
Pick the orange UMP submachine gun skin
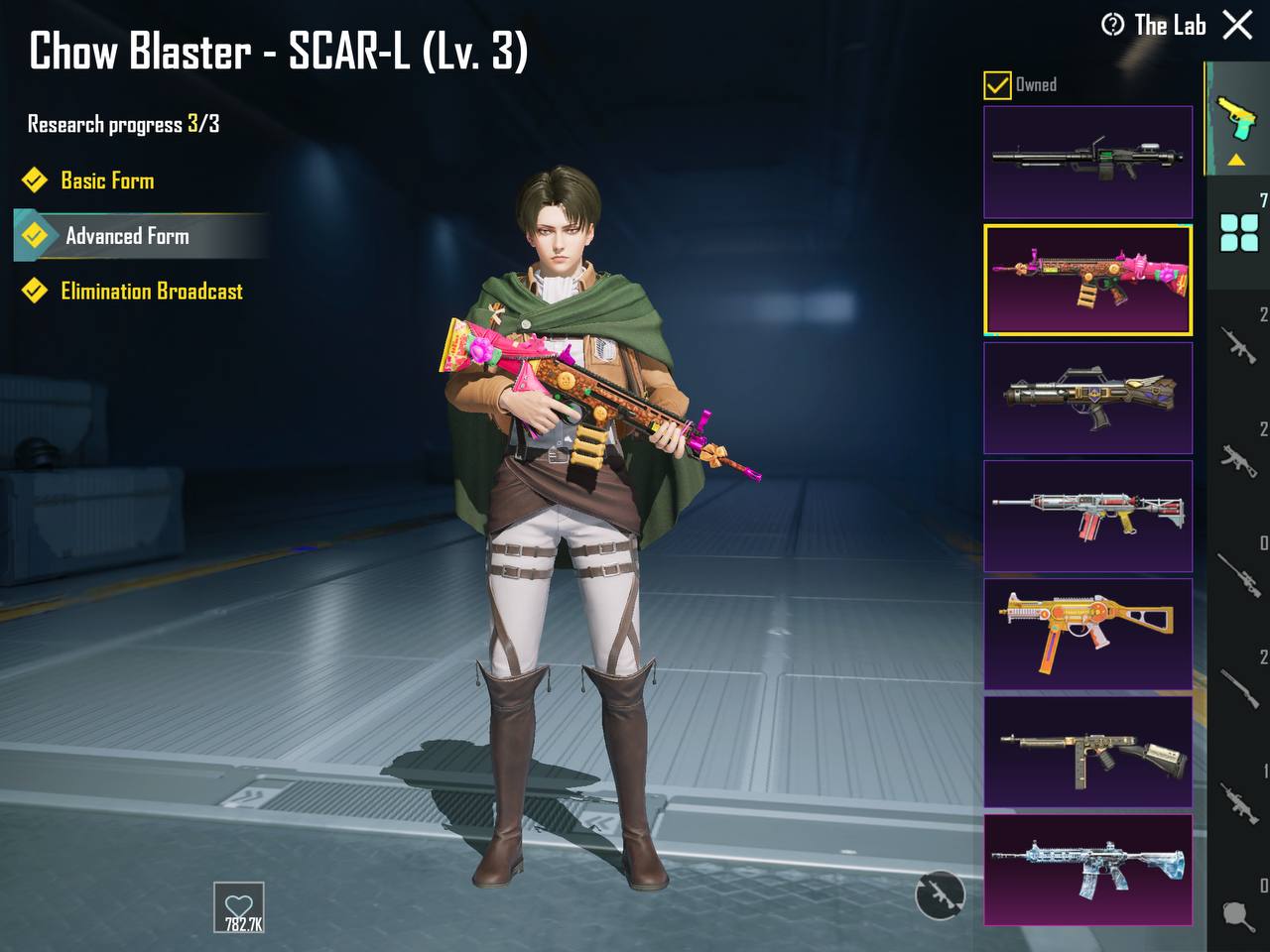pos(1087,634)
